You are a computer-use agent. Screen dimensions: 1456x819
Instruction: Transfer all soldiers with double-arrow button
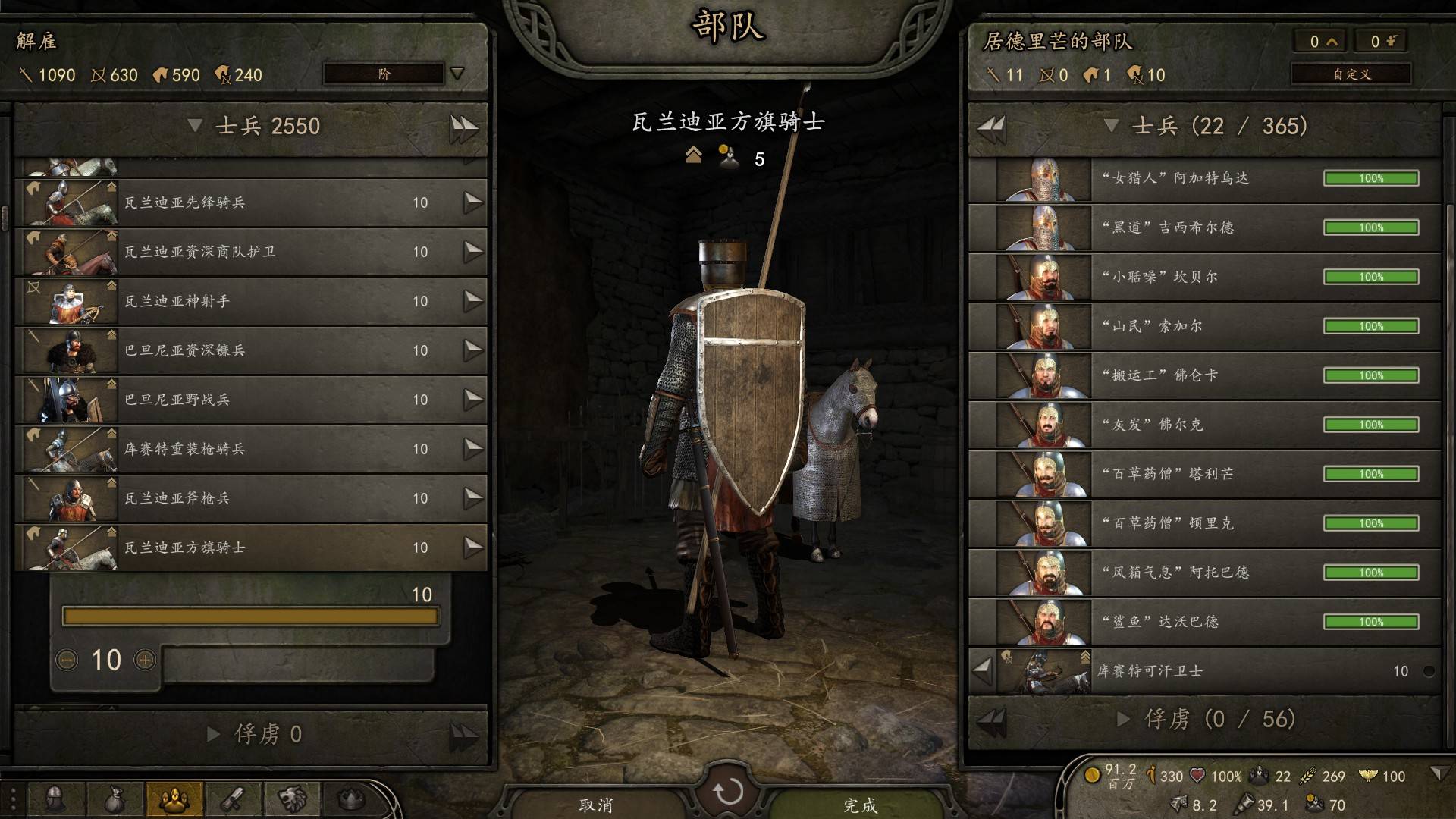click(463, 127)
